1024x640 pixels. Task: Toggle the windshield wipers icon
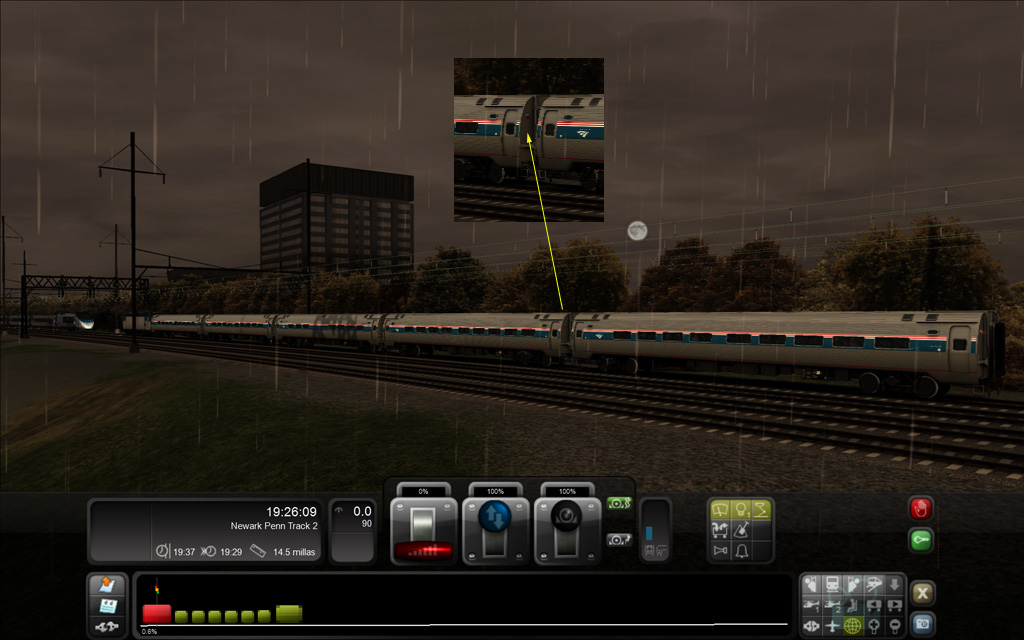(720, 511)
